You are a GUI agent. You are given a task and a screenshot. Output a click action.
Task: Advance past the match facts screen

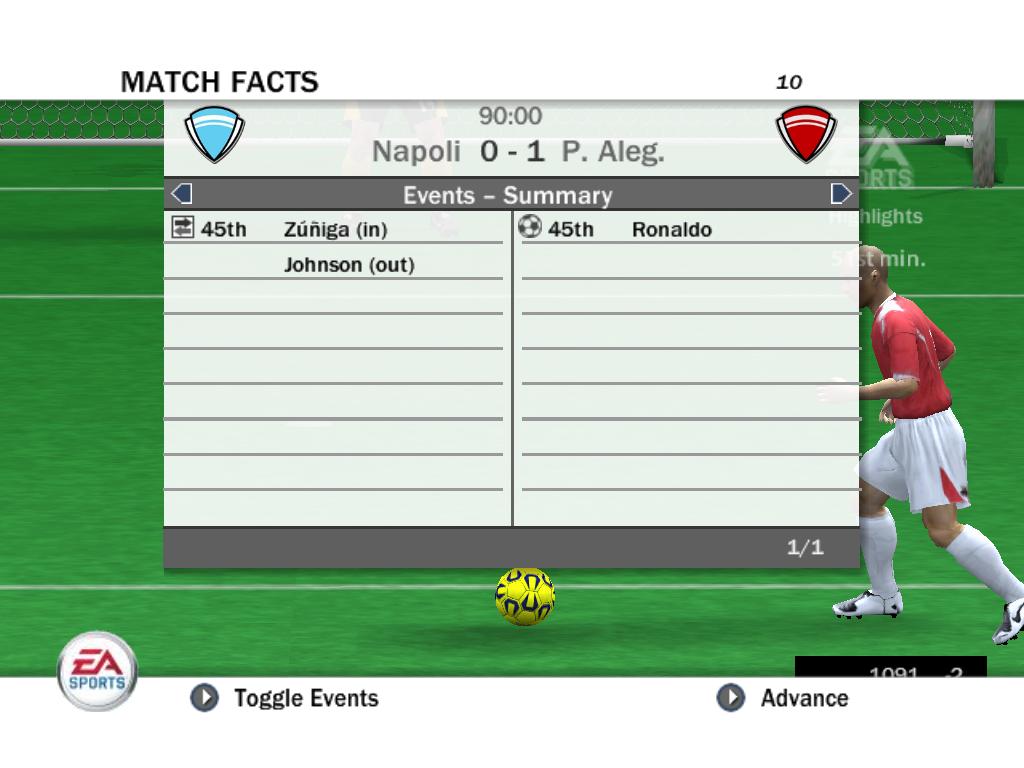pos(783,698)
